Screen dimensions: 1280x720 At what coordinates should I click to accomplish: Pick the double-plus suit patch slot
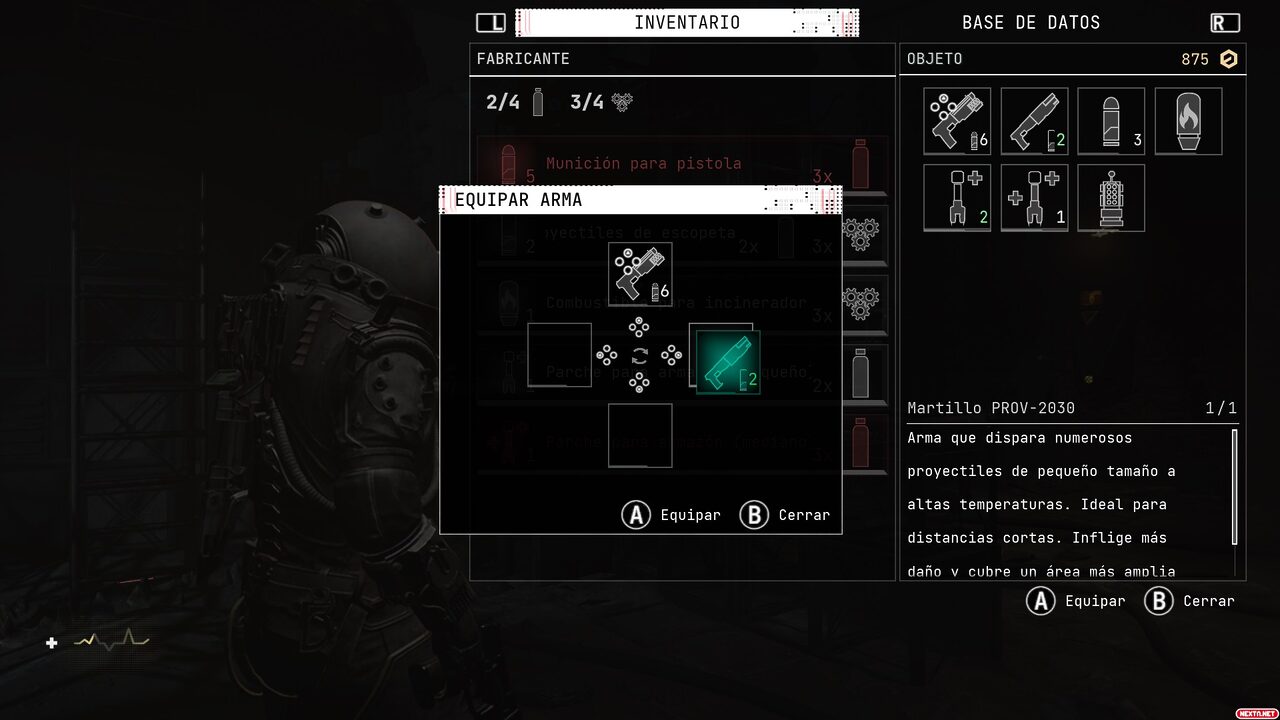1034,198
